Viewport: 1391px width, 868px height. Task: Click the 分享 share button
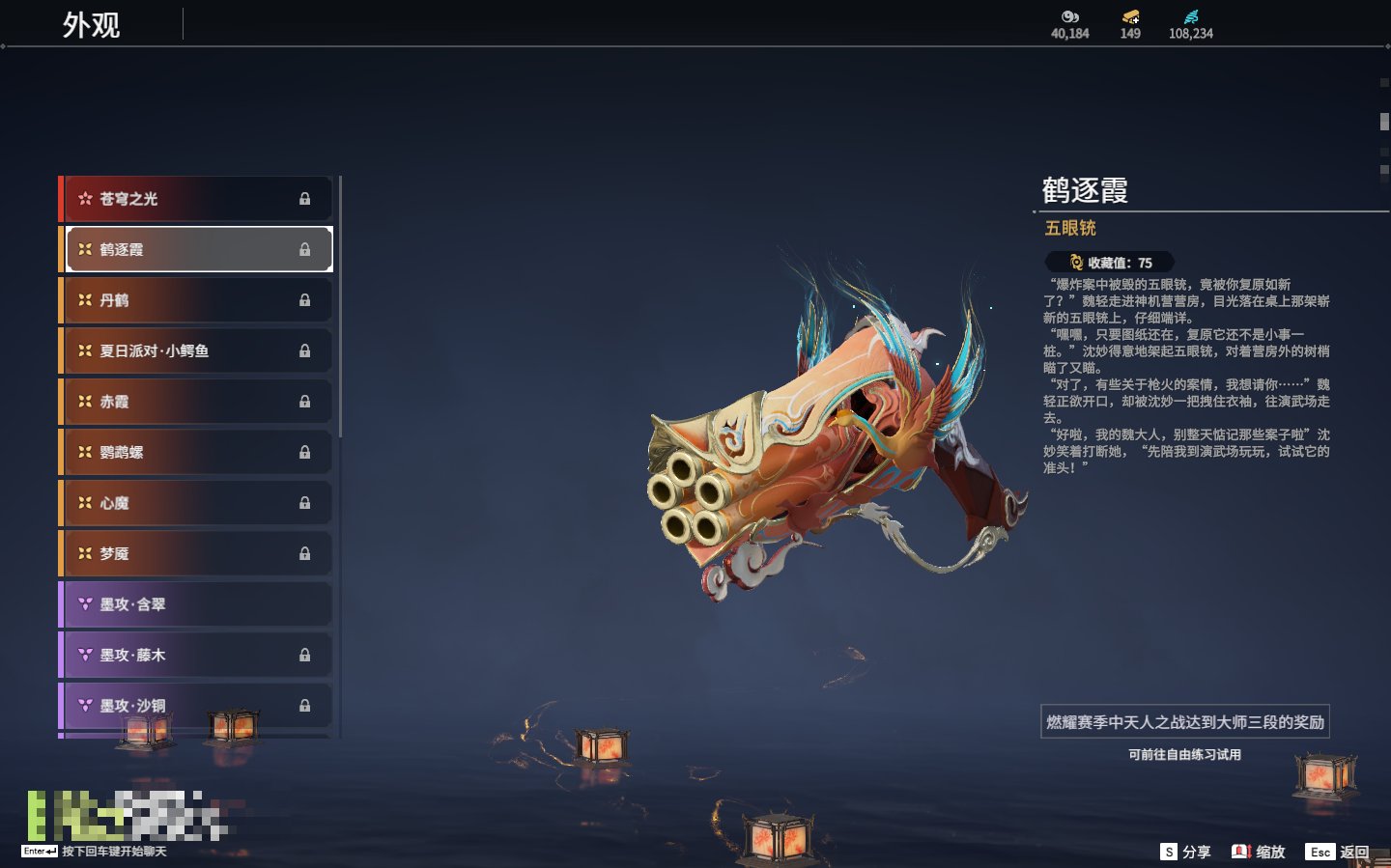(x=1185, y=852)
